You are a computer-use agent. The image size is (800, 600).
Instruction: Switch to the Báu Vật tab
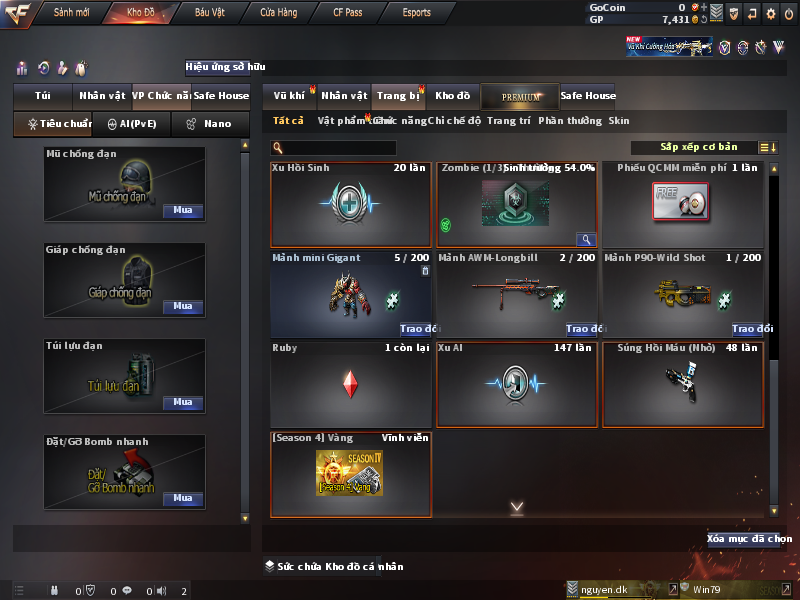210,13
